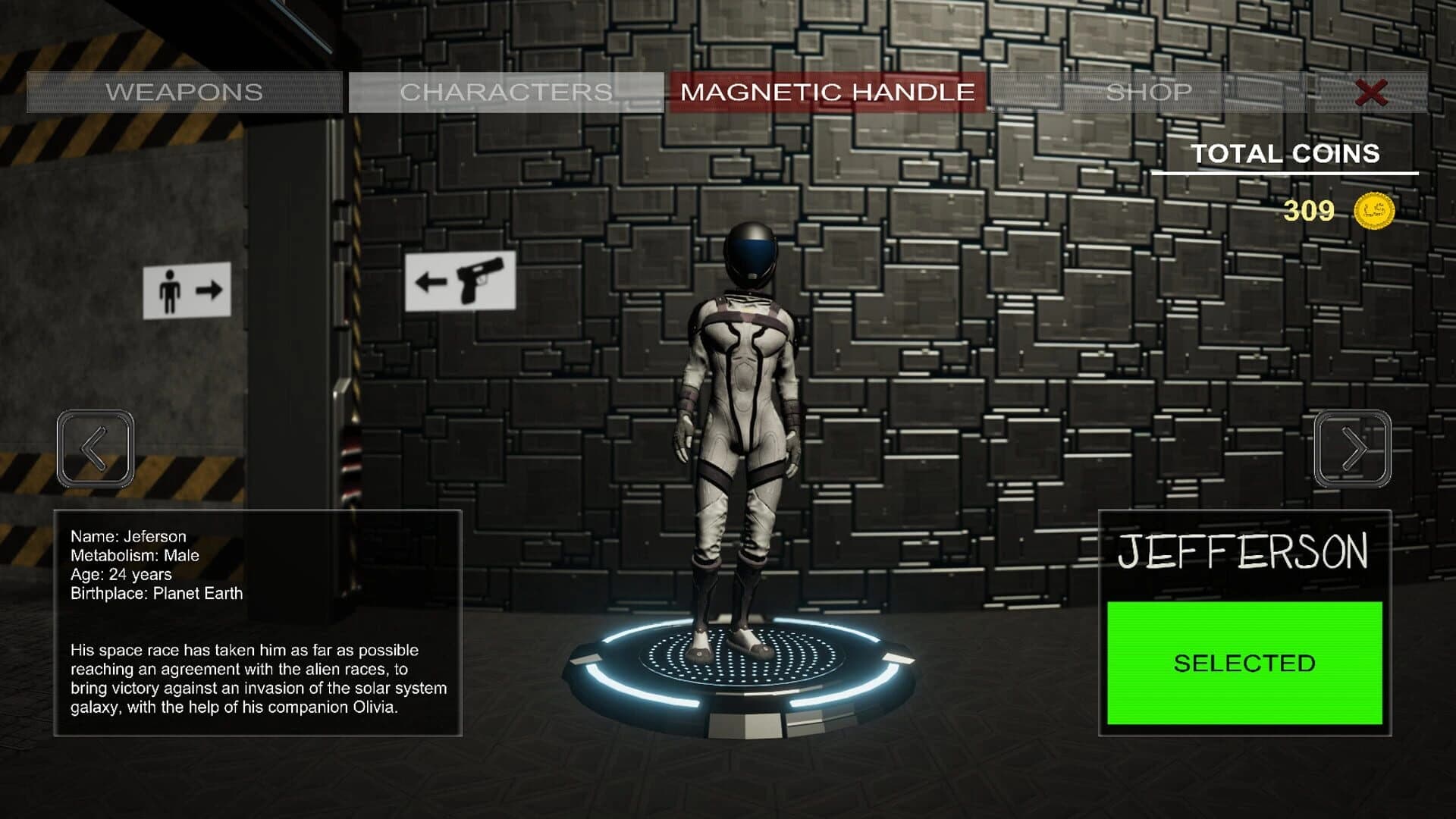Click the 309 coin count

pos(1310,212)
